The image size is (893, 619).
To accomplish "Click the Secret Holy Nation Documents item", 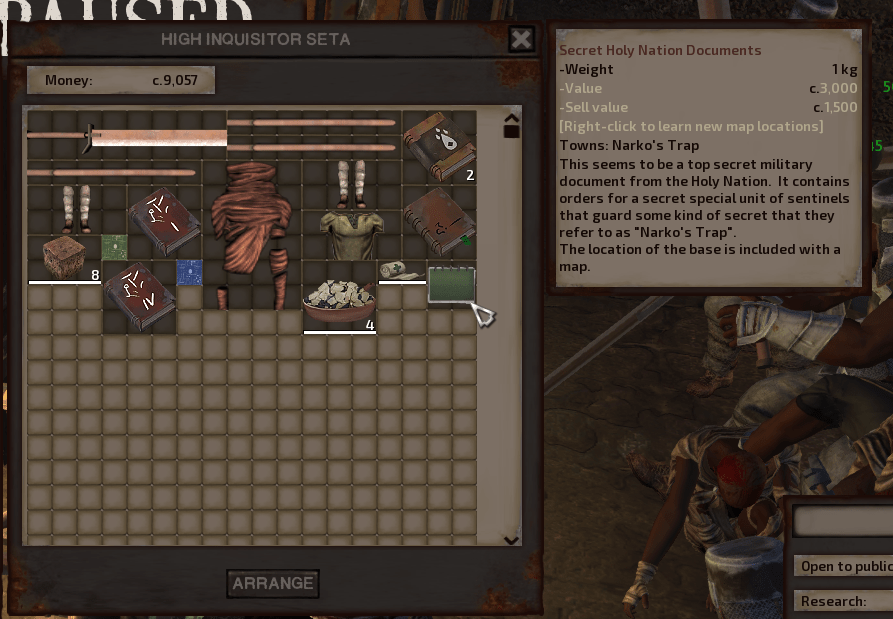I will coord(451,284).
